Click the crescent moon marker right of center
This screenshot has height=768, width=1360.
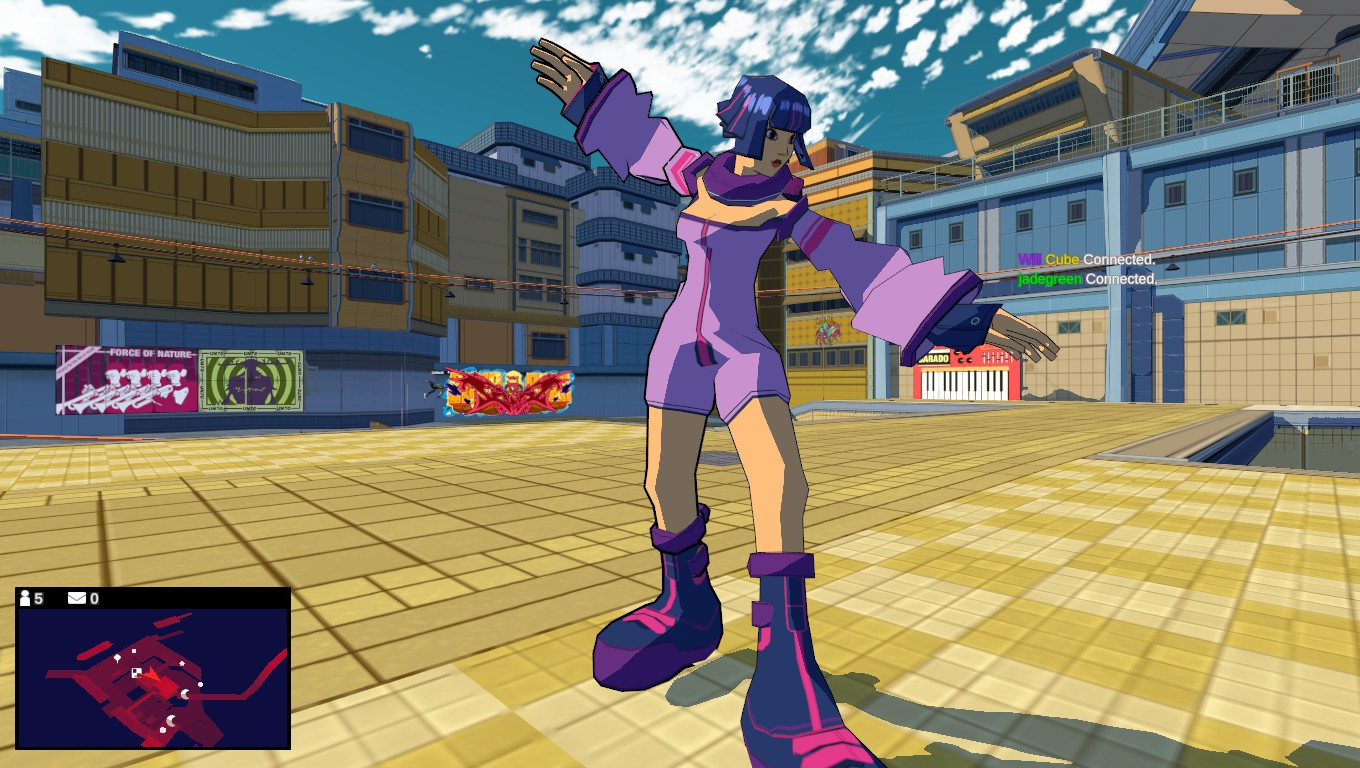[x=184, y=694]
